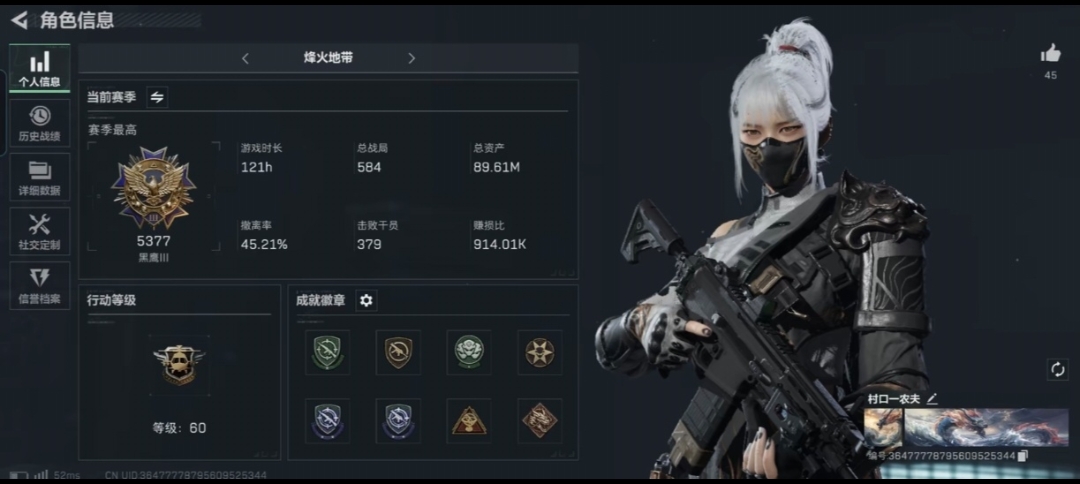Click the brown shield rifle badge
1080x484 pixels.
(398, 351)
